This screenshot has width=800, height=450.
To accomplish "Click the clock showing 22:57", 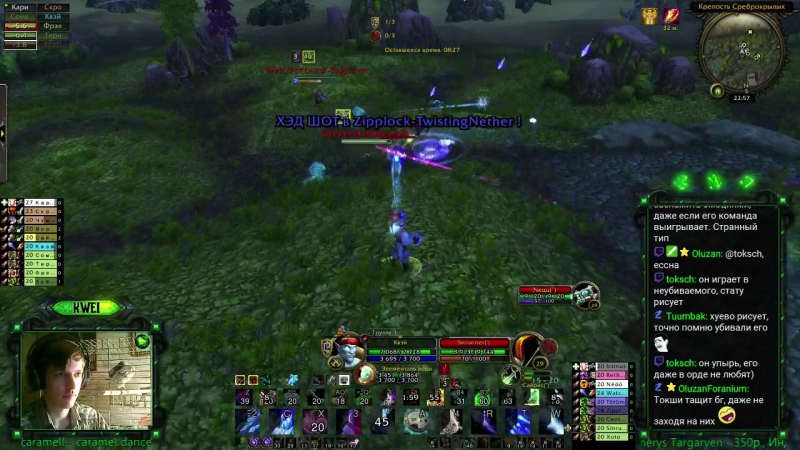I will coord(742,98).
